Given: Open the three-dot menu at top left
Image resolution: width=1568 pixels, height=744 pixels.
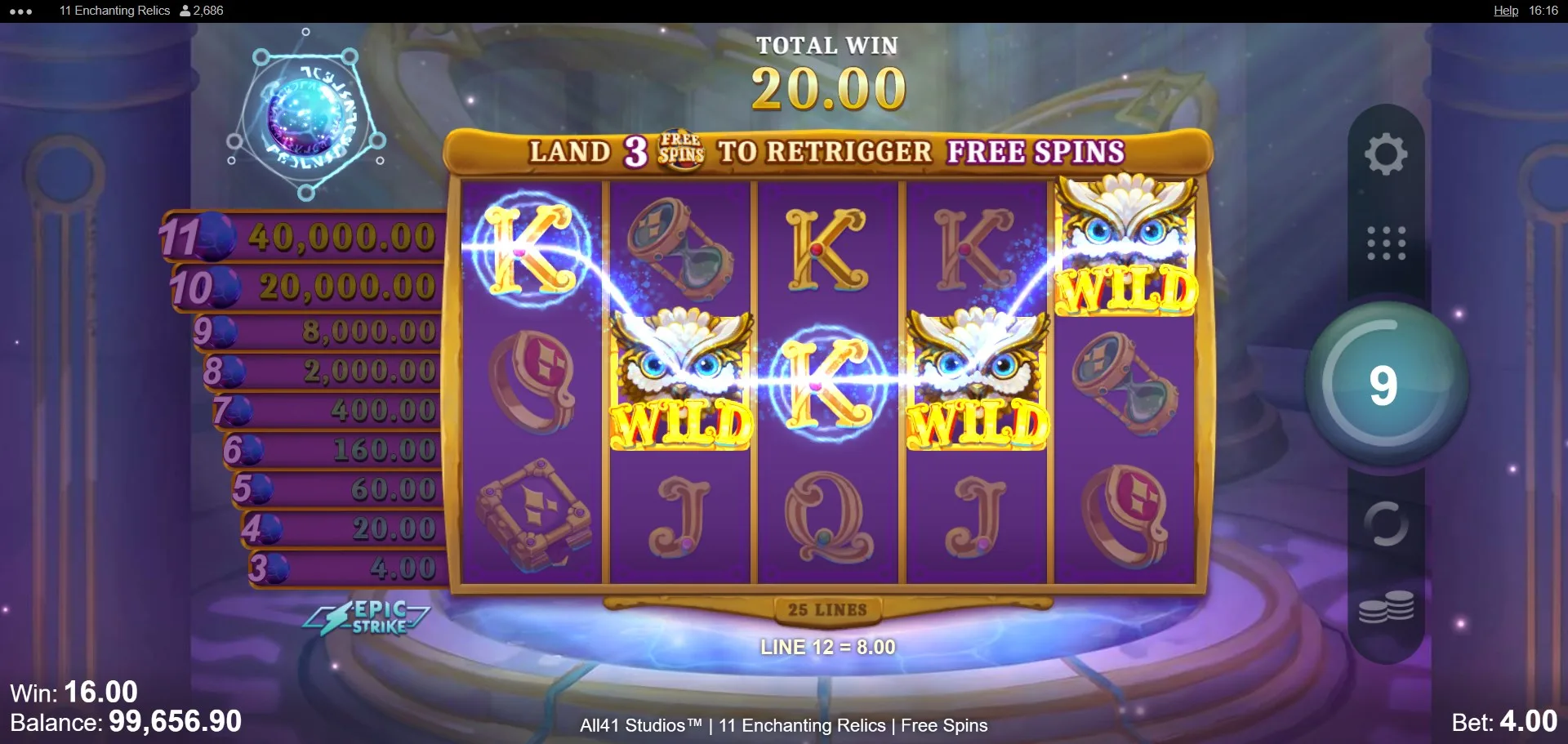Looking at the screenshot, I should [21, 11].
